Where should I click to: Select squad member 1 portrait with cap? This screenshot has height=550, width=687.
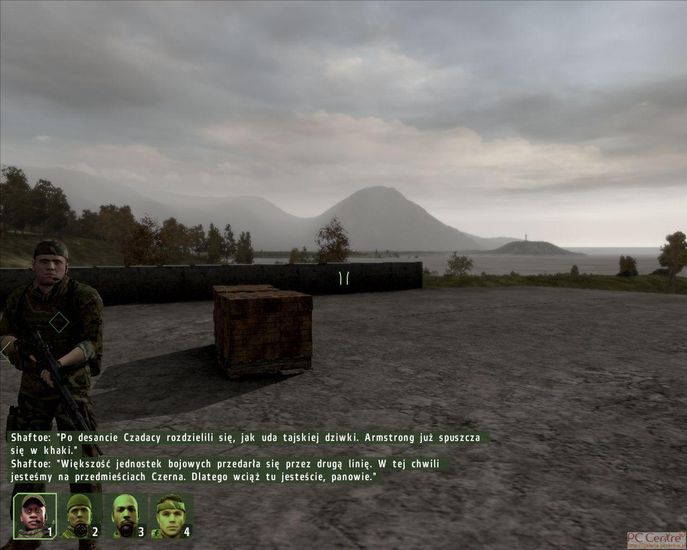pyautogui.click(x=33, y=515)
